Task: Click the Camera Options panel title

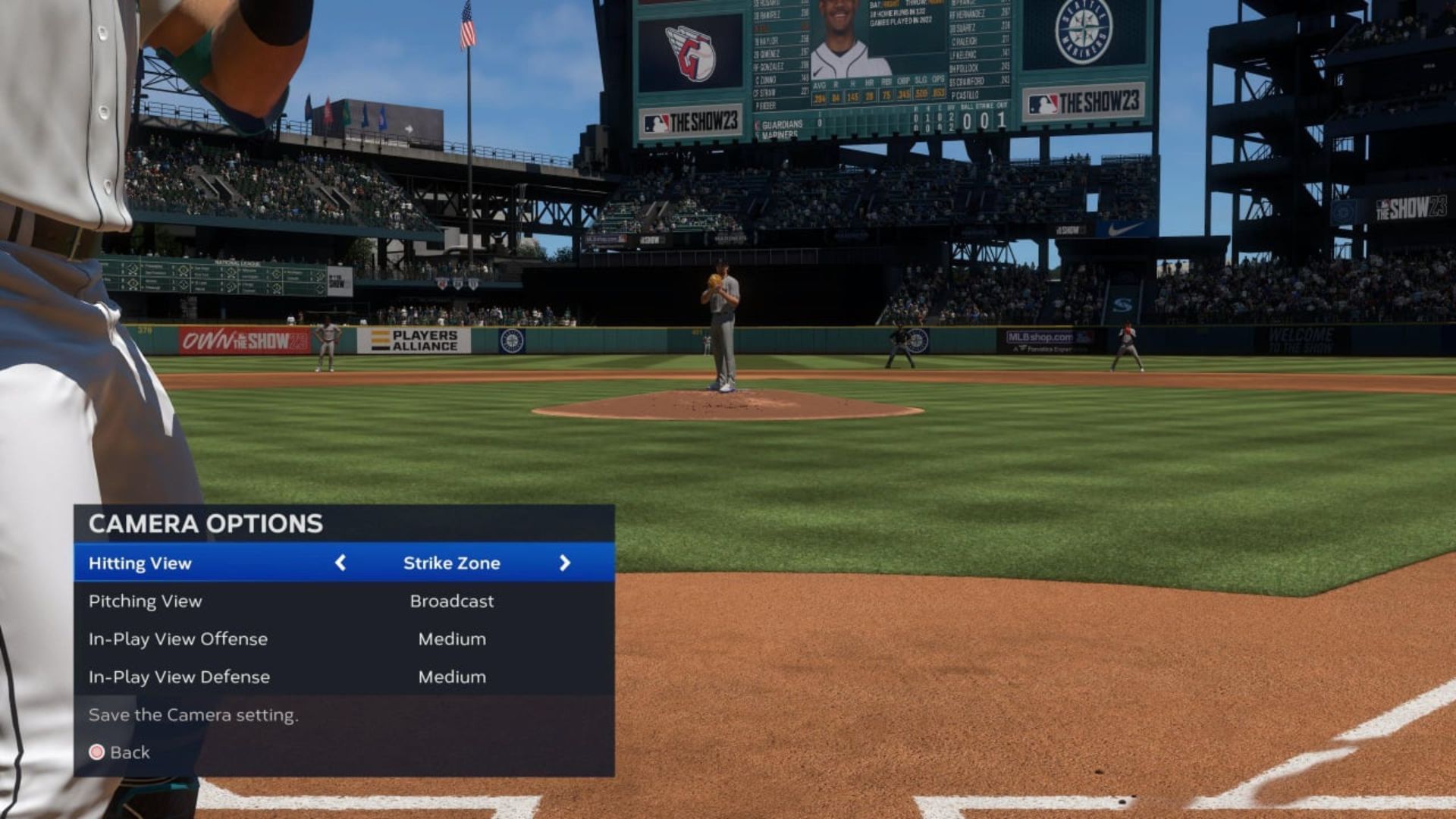Action: (205, 524)
